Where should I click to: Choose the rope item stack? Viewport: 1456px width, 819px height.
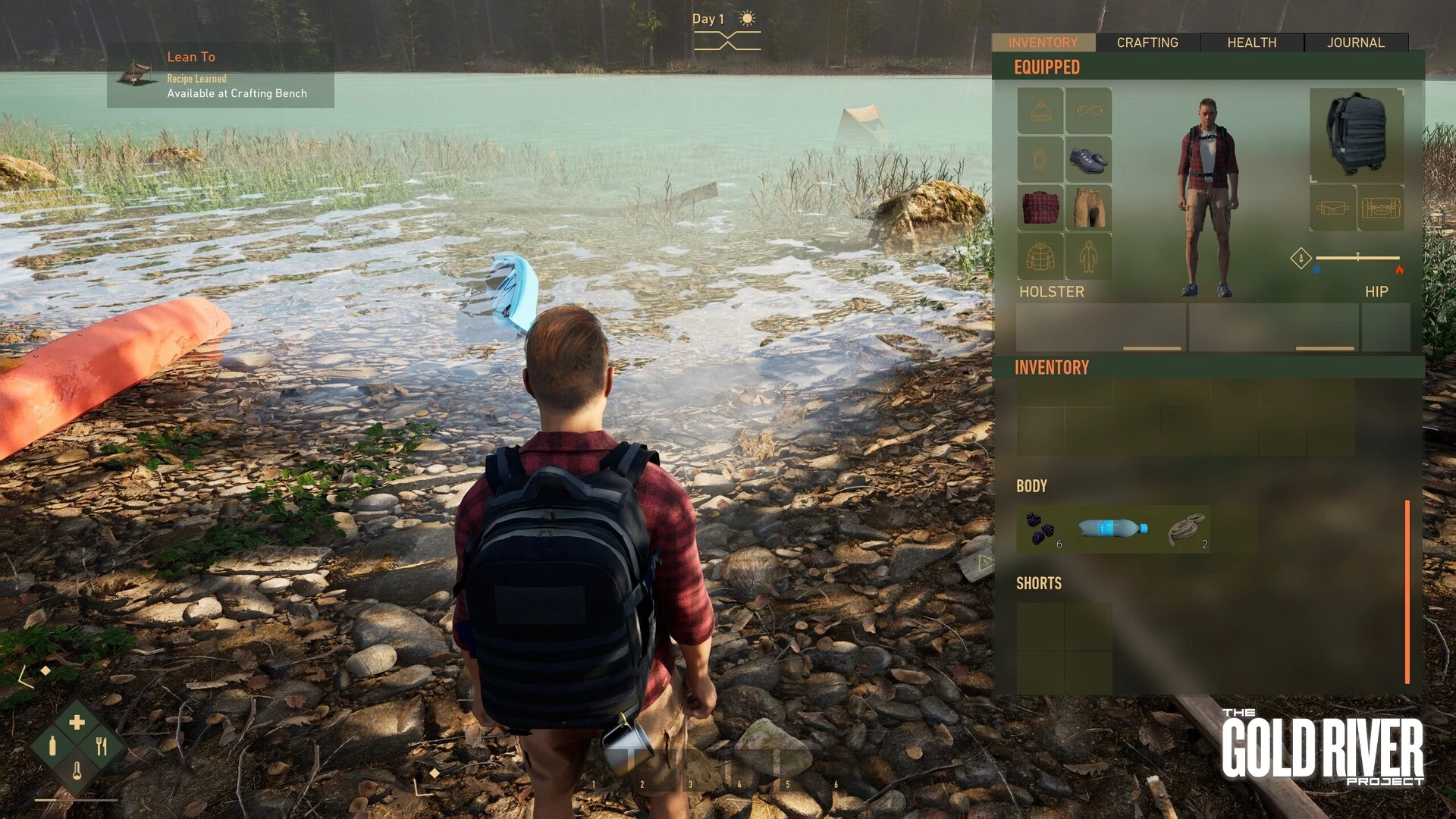tap(1186, 529)
